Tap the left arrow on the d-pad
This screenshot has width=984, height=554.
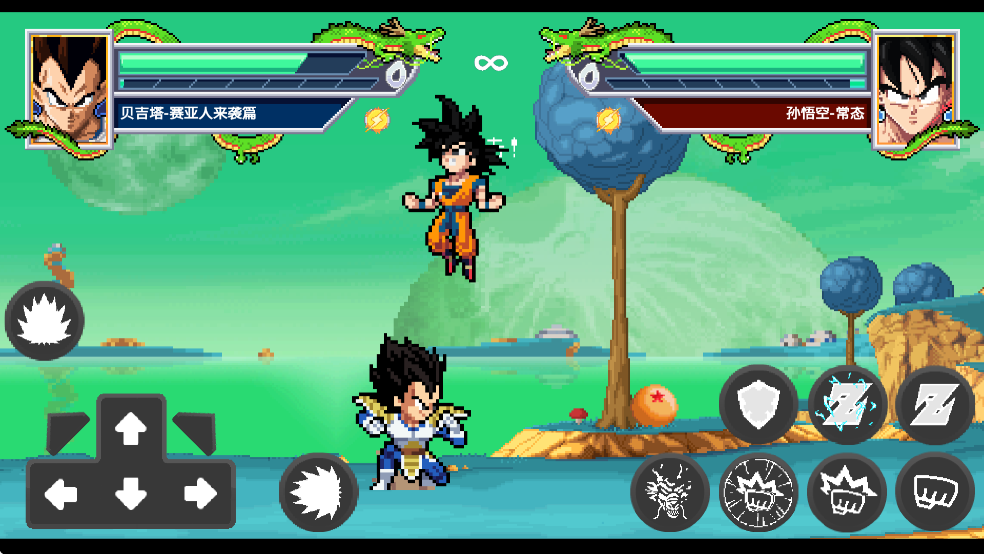coord(62,492)
